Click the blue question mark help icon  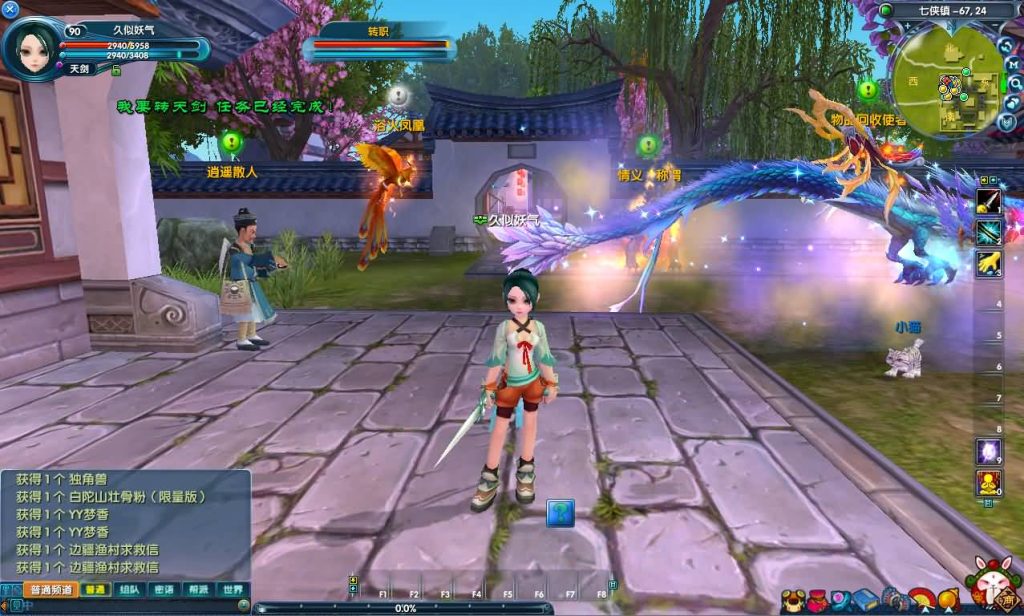(x=560, y=513)
